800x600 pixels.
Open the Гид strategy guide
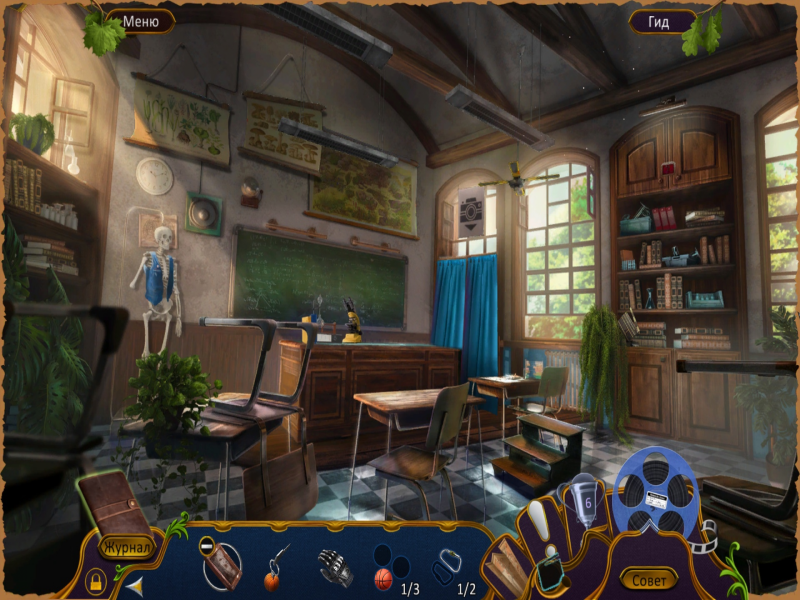tap(661, 21)
